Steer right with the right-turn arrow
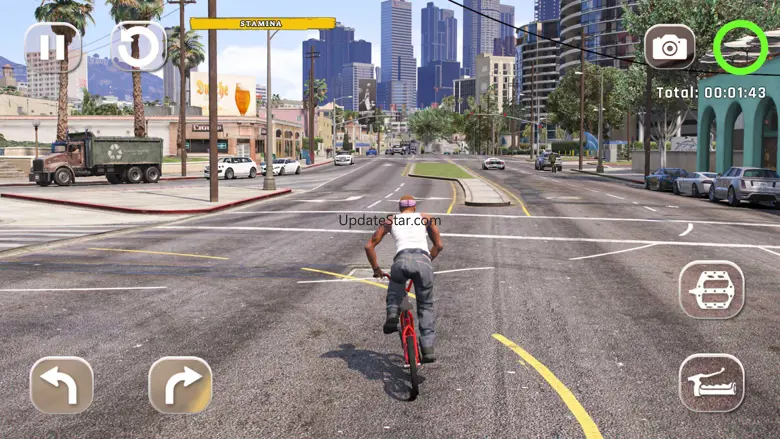The height and width of the screenshot is (439, 780). (180, 386)
